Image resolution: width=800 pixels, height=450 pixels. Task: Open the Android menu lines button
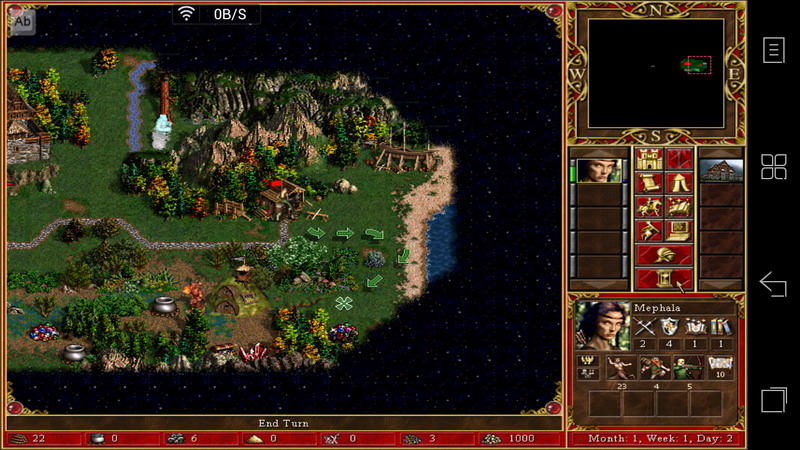click(x=773, y=50)
